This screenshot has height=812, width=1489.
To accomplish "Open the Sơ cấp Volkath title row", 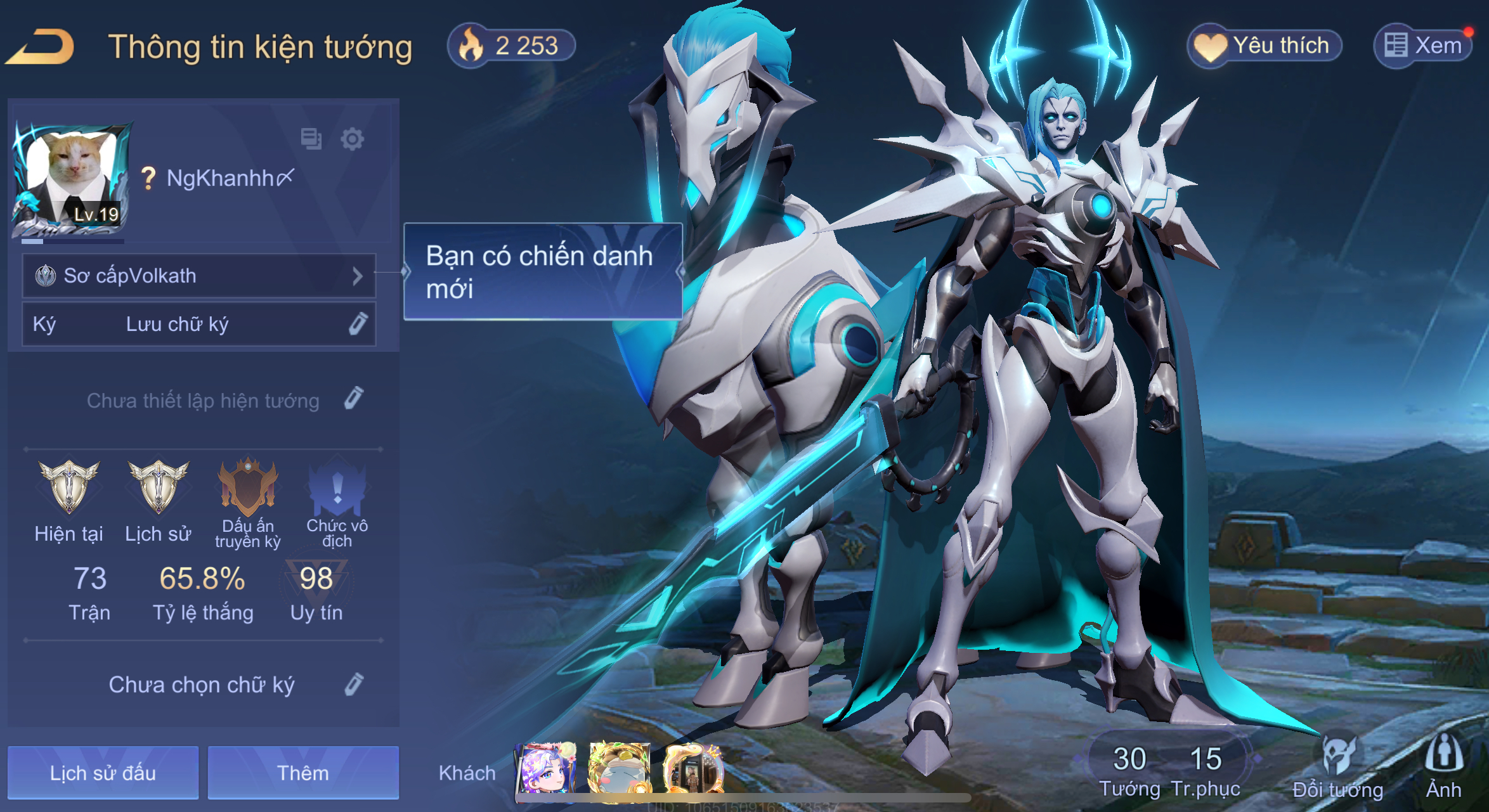I will [199, 276].
